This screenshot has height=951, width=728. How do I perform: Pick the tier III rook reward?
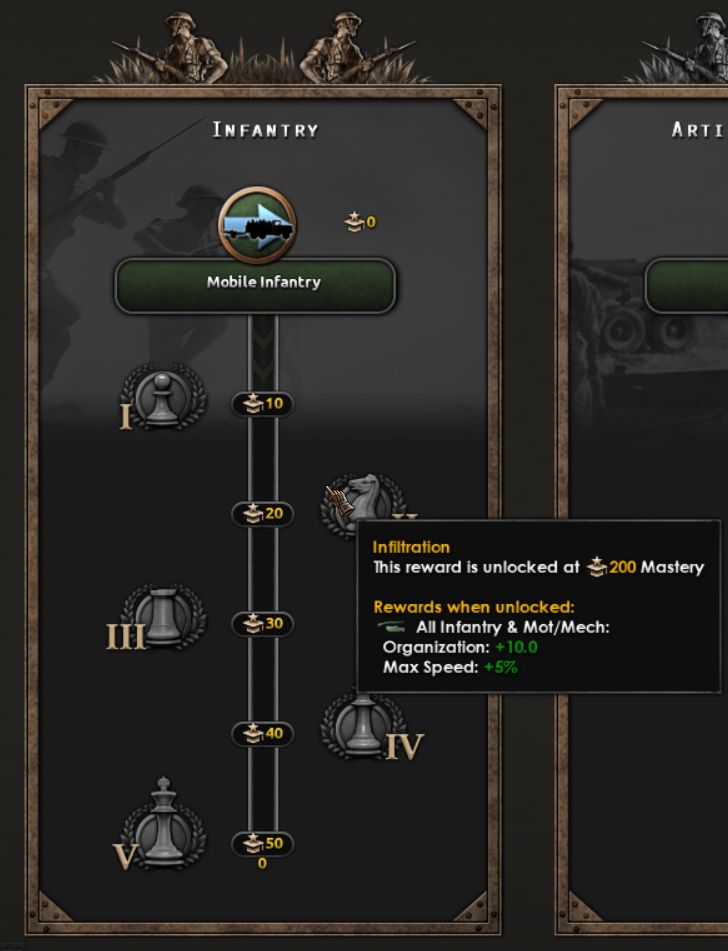[x=163, y=618]
